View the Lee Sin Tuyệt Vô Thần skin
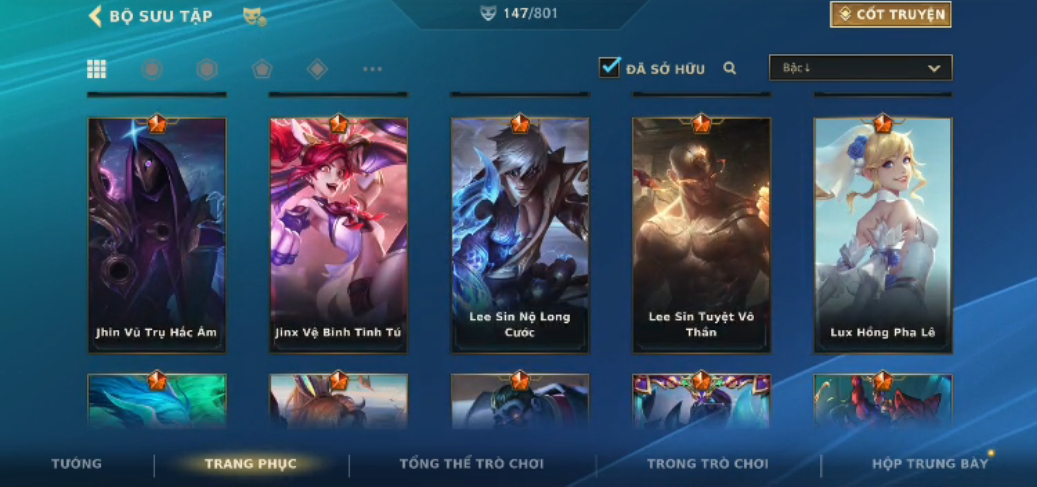The height and width of the screenshot is (487, 1037). pyautogui.click(x=701, y=235)
